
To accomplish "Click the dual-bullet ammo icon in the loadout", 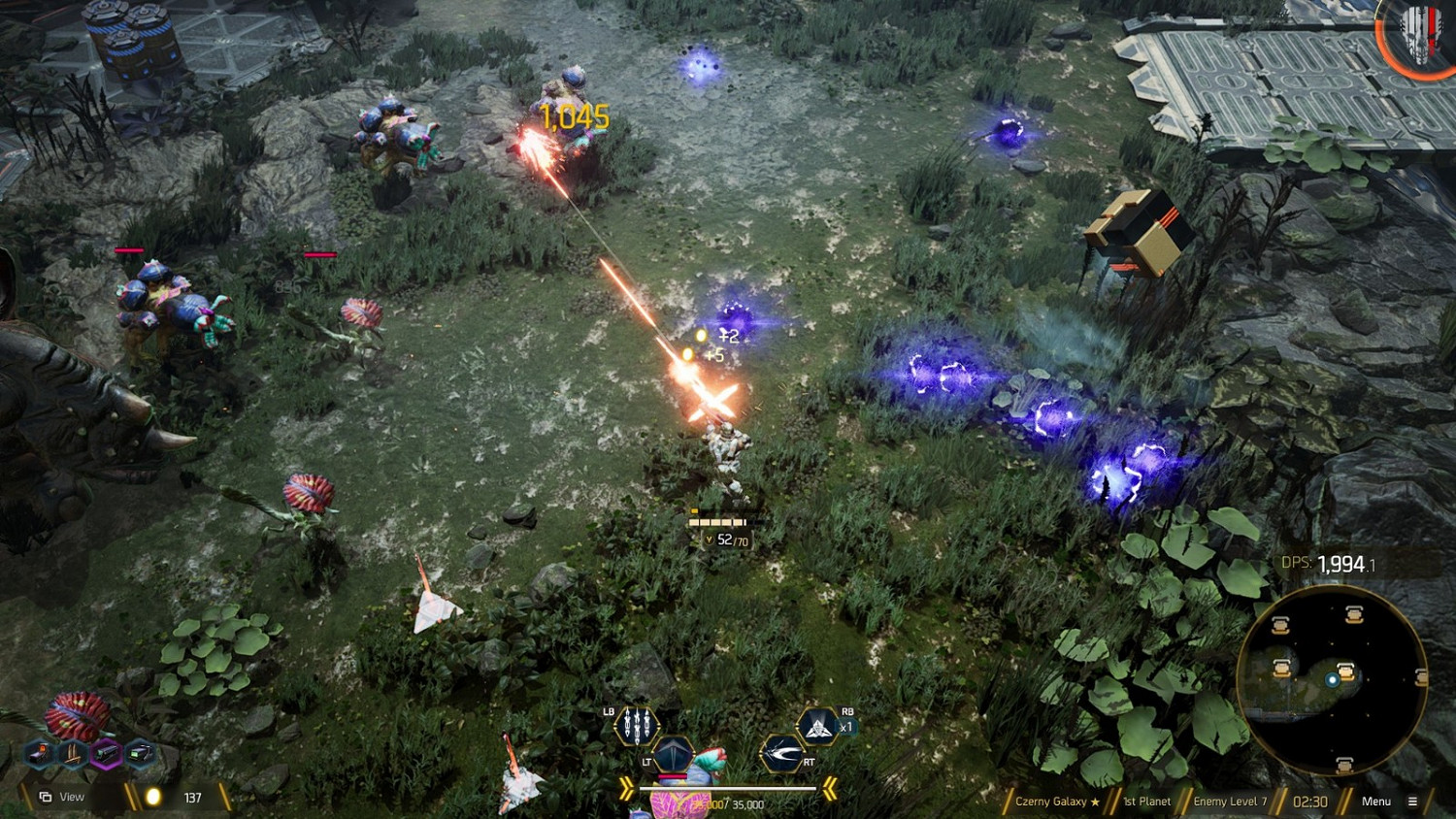I will [x=71, y=752].
